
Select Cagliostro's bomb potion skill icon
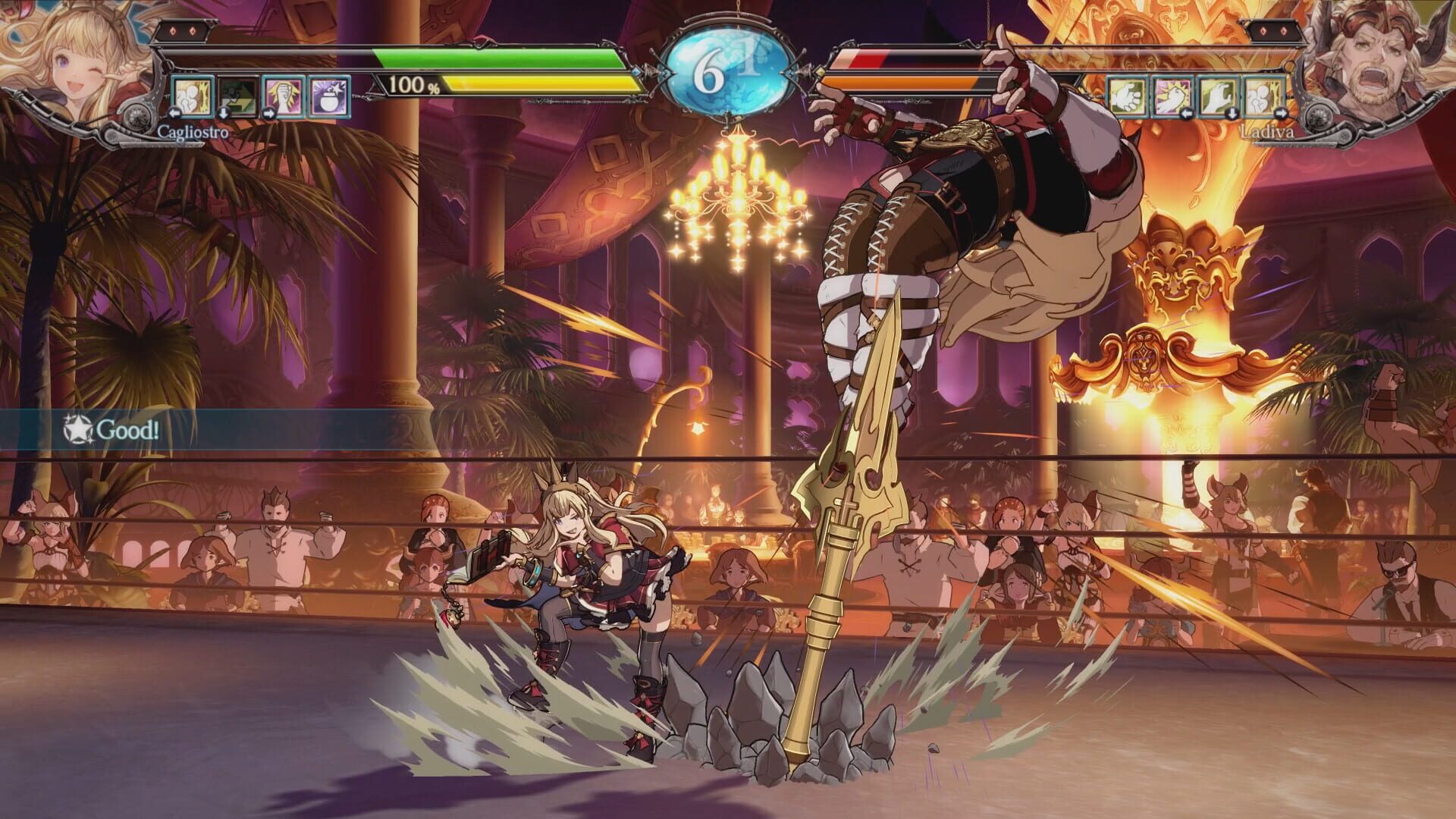click(328, 96)
